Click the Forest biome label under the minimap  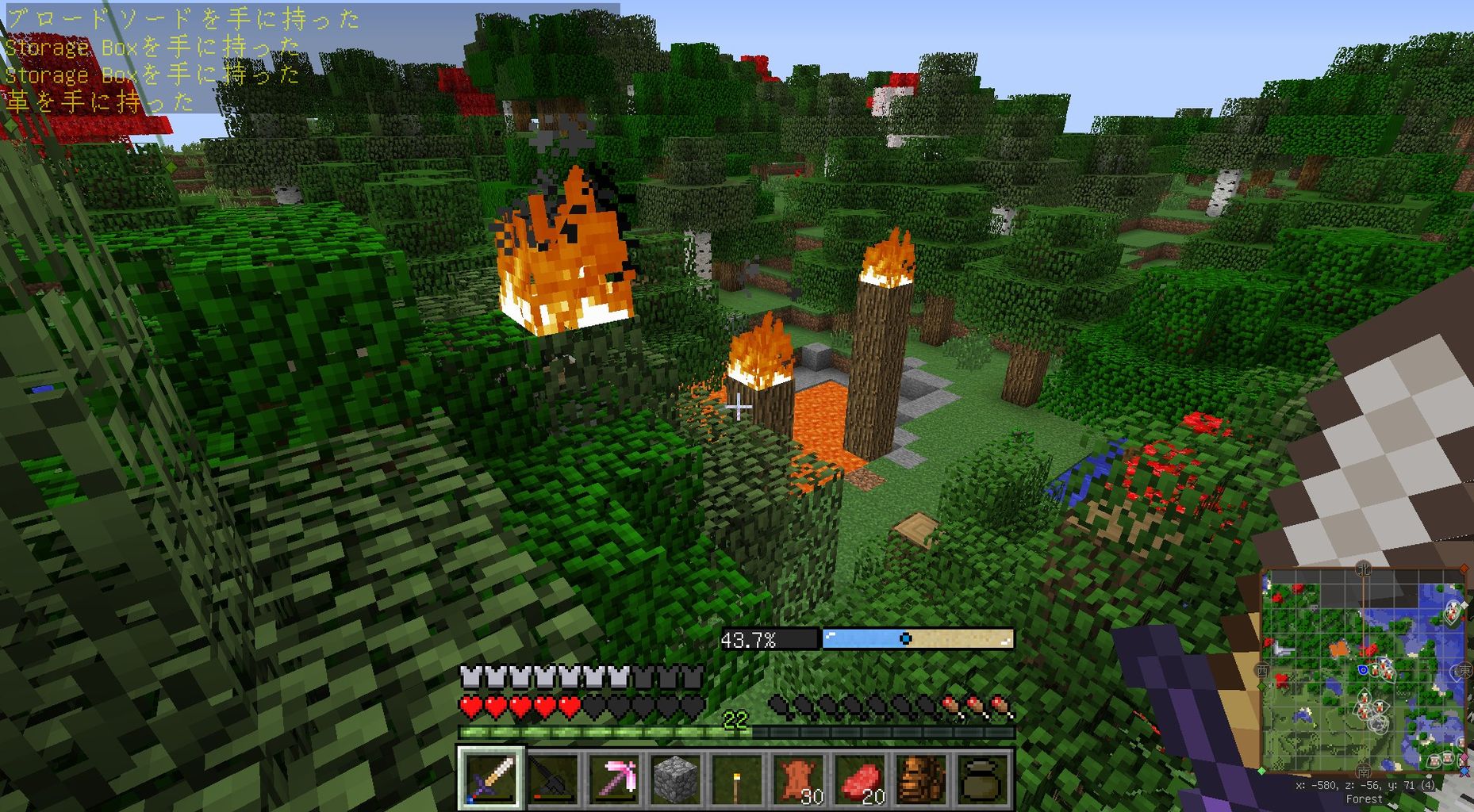click(1365, 798)
